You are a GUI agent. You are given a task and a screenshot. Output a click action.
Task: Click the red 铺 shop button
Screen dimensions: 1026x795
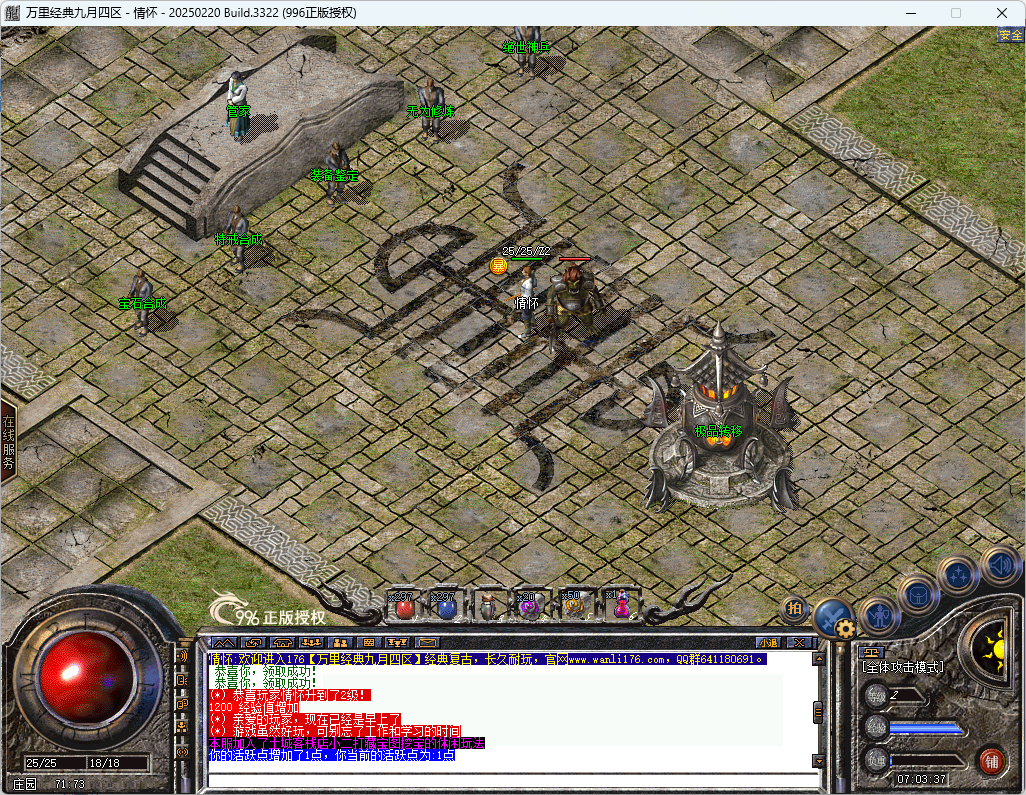point(991,759)
